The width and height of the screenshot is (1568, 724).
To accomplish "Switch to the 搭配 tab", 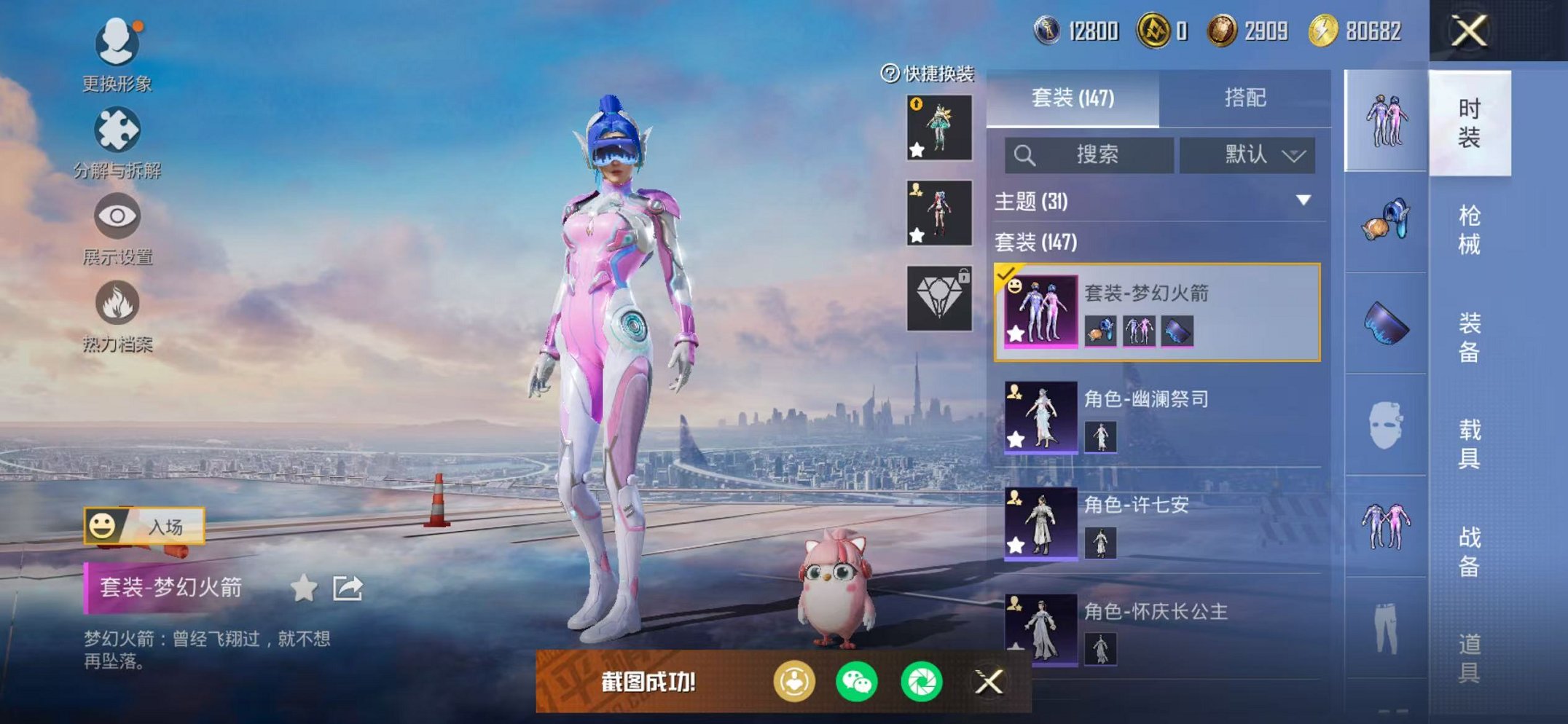I will 1244,98.
